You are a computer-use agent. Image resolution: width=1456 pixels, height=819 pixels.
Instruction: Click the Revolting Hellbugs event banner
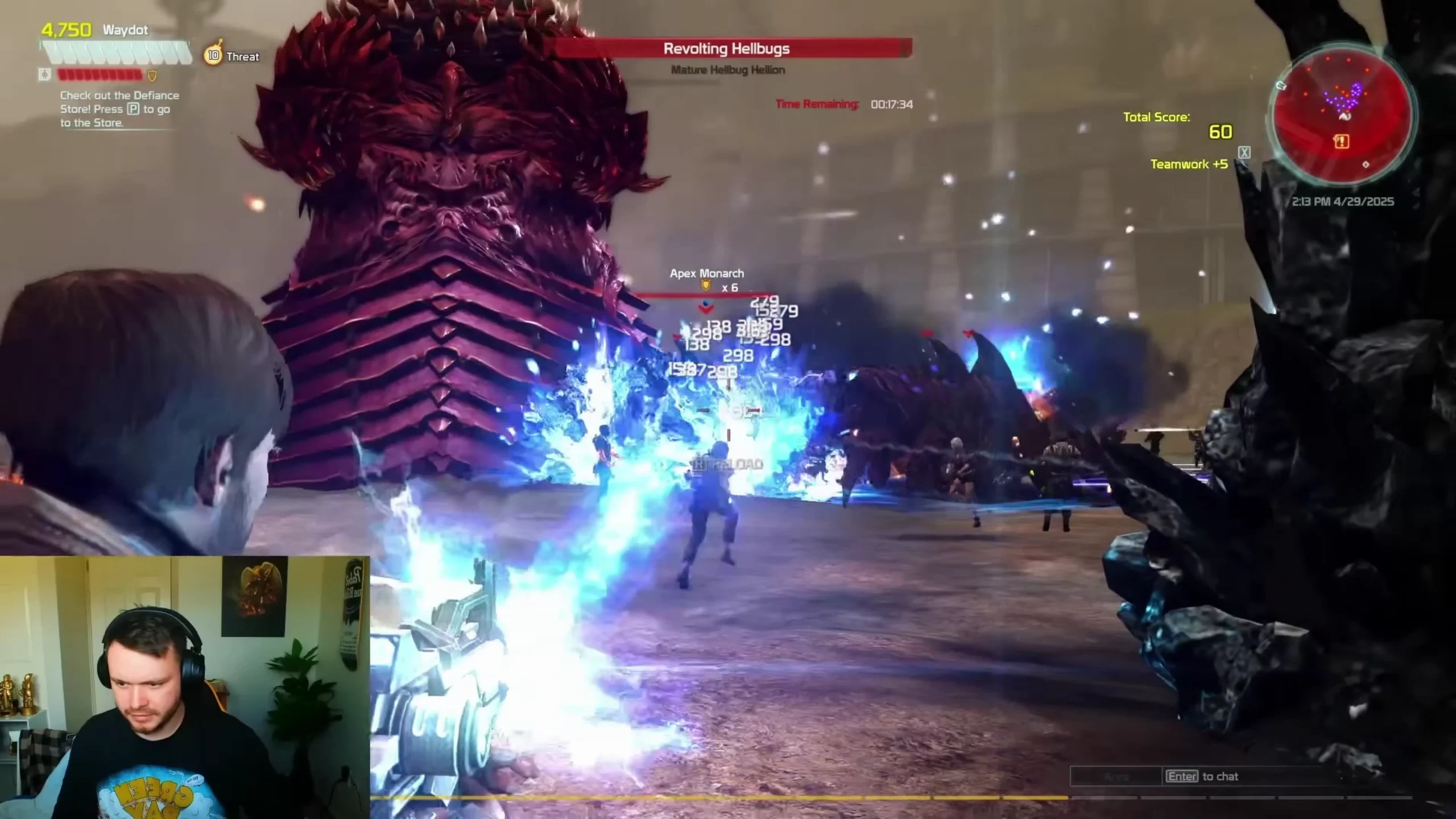click(x=726, y=49)
